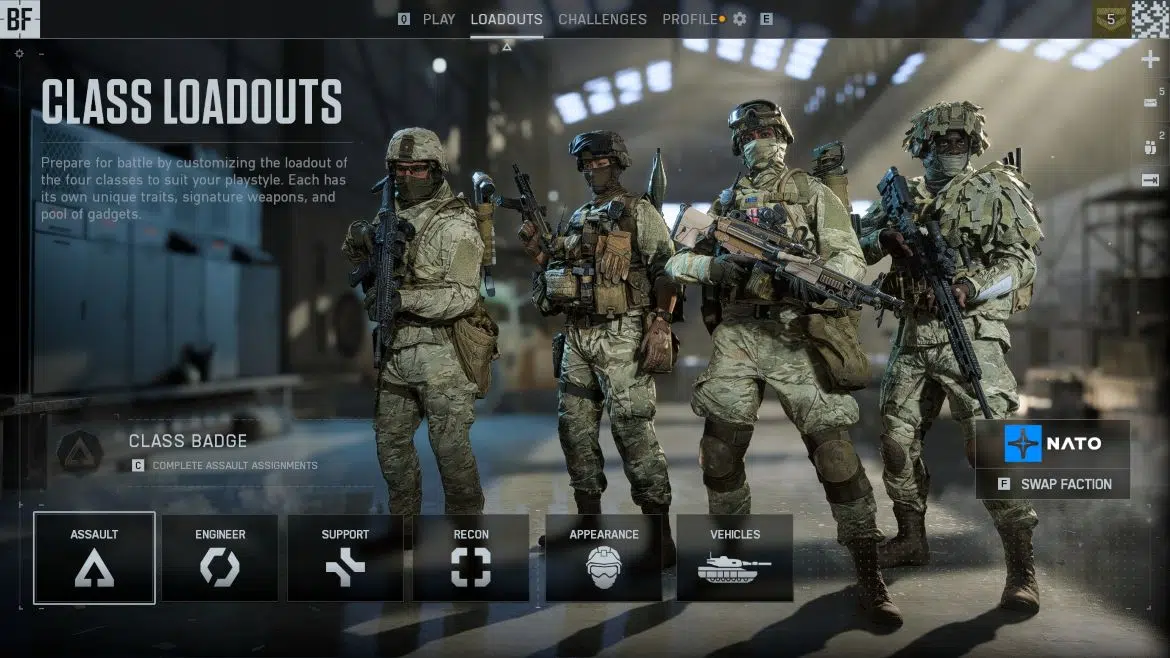This screenshot has height=658, width=1170.
Task: Open the friends icon showing 2
Action: [x=1150, y=147]
